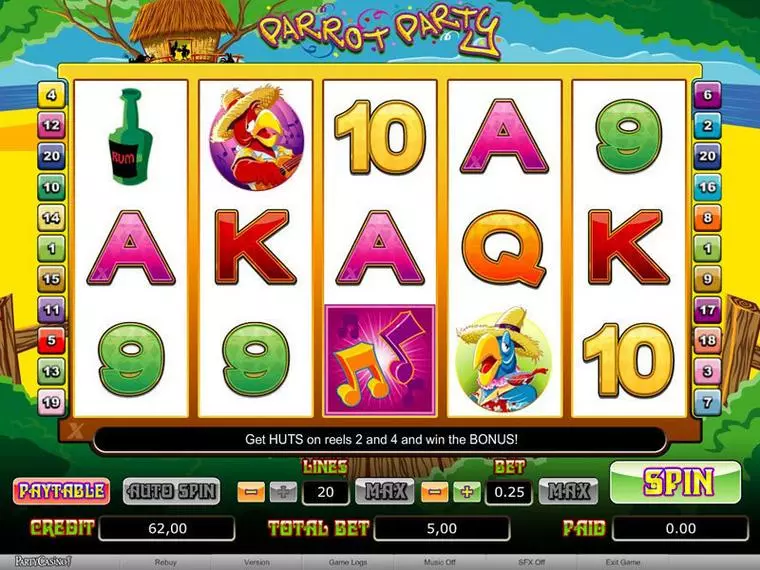Show the Version info
This screenshot has height=570, width=760.
click(256, 562)
